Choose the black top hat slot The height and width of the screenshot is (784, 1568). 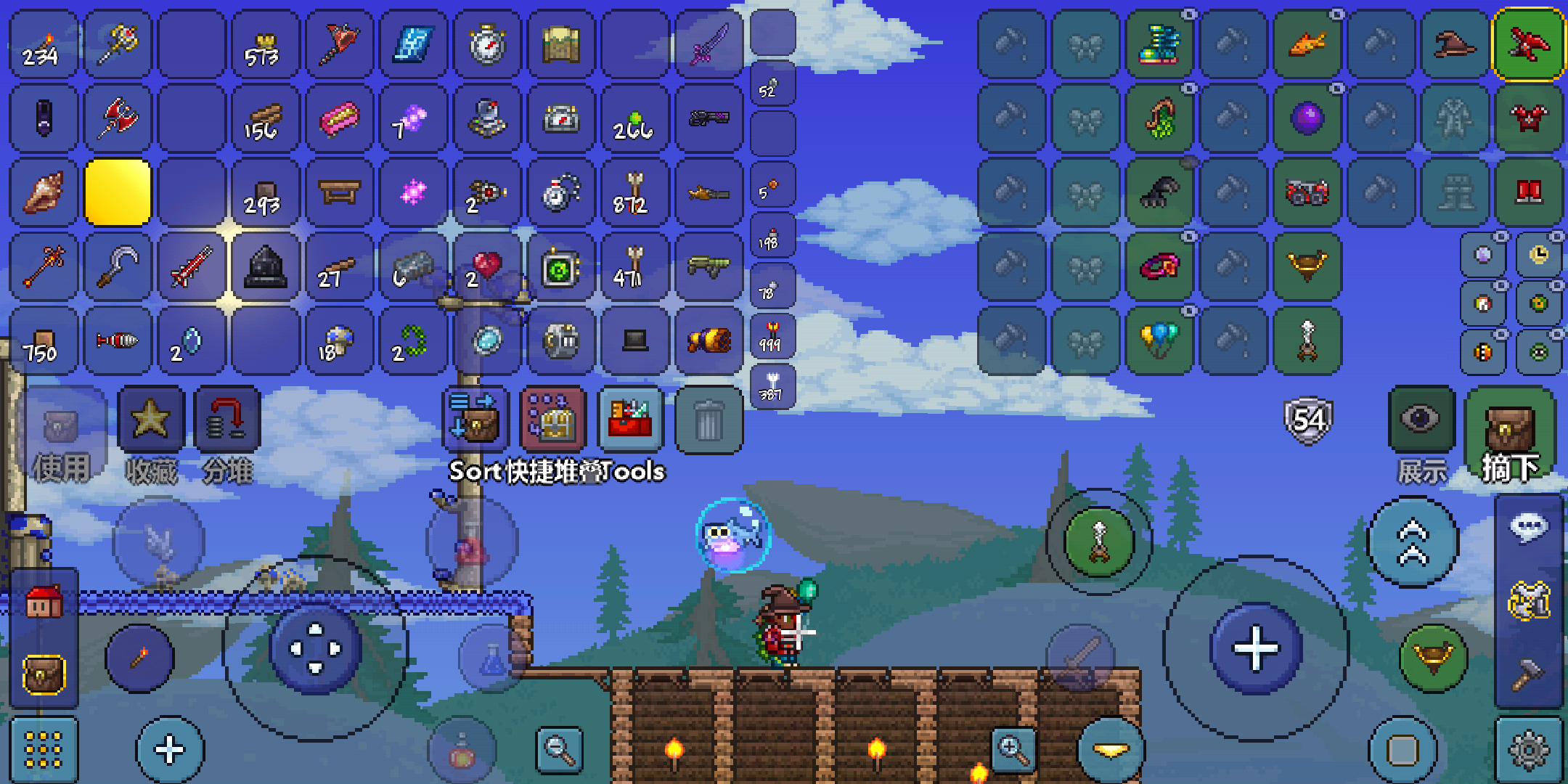635,340
